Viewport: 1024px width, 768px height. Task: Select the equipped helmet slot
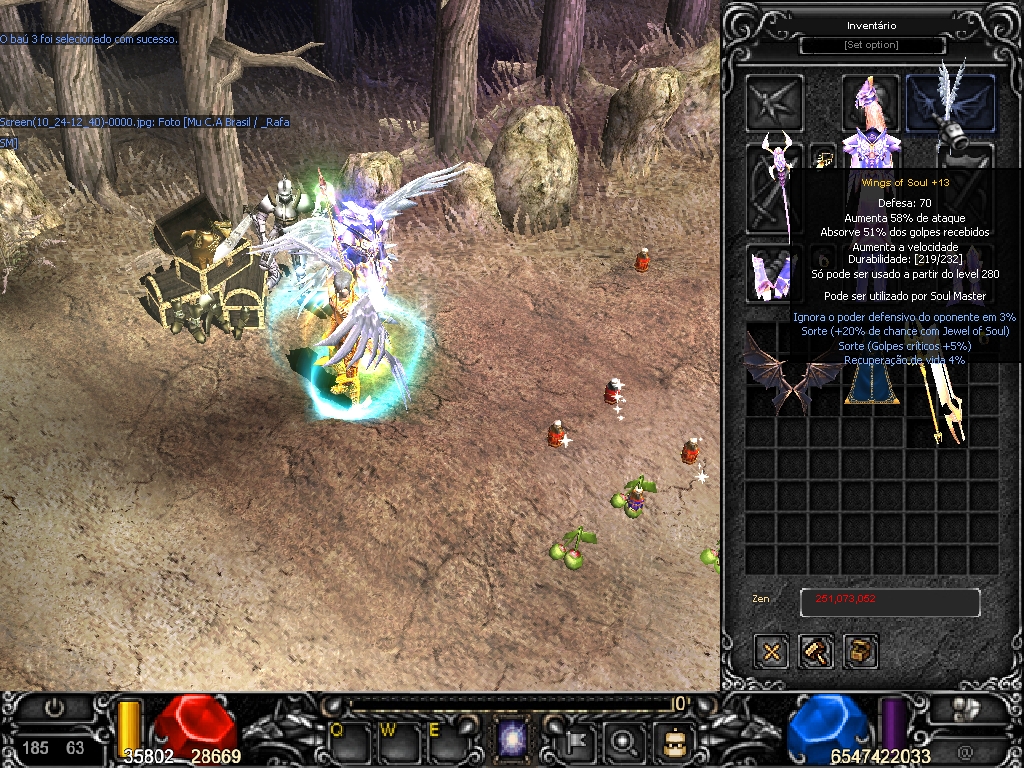[869, 100]
